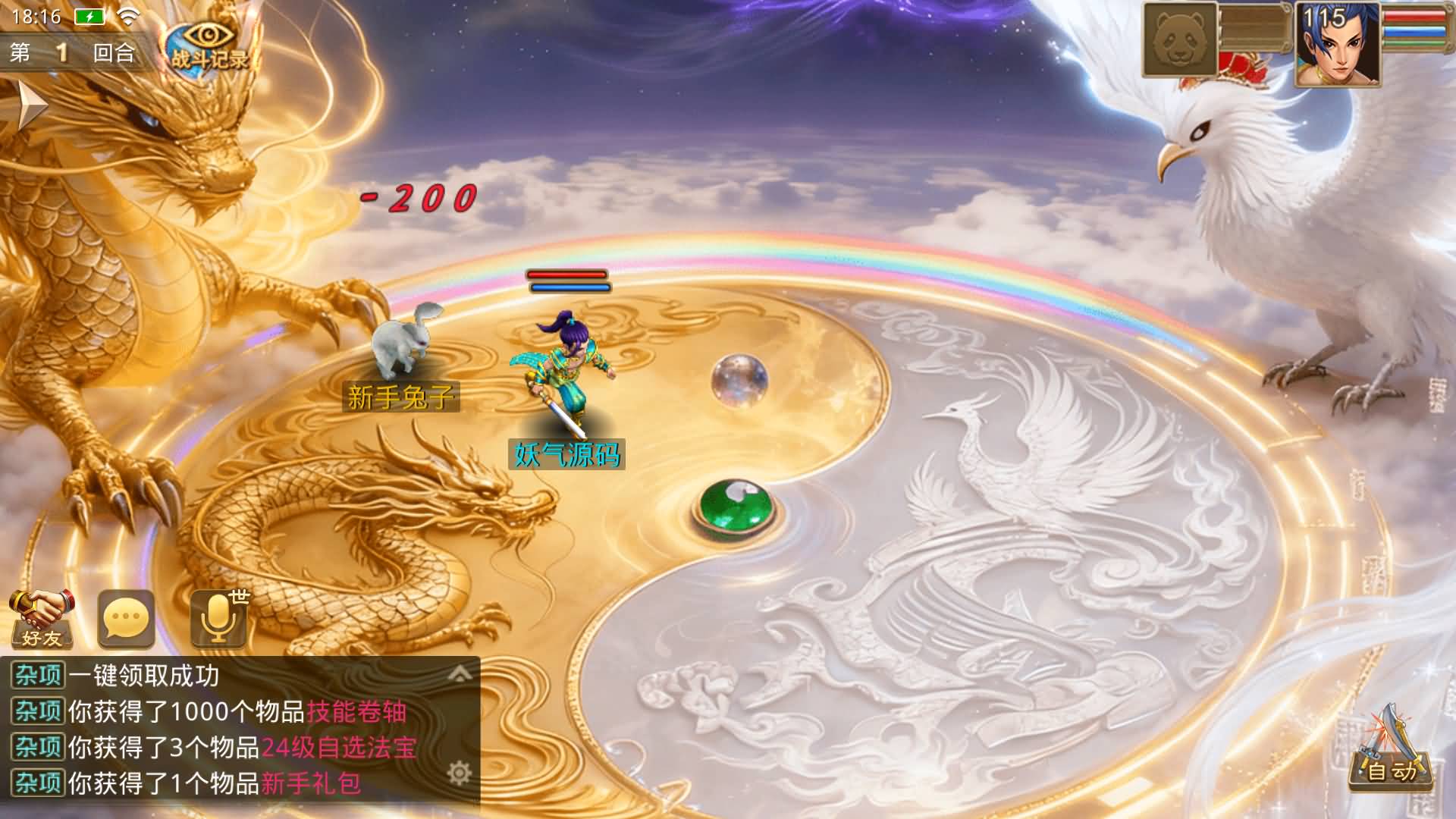Expand the chat log with the up arrow
1456x819 pixels.
coord(460,673)
